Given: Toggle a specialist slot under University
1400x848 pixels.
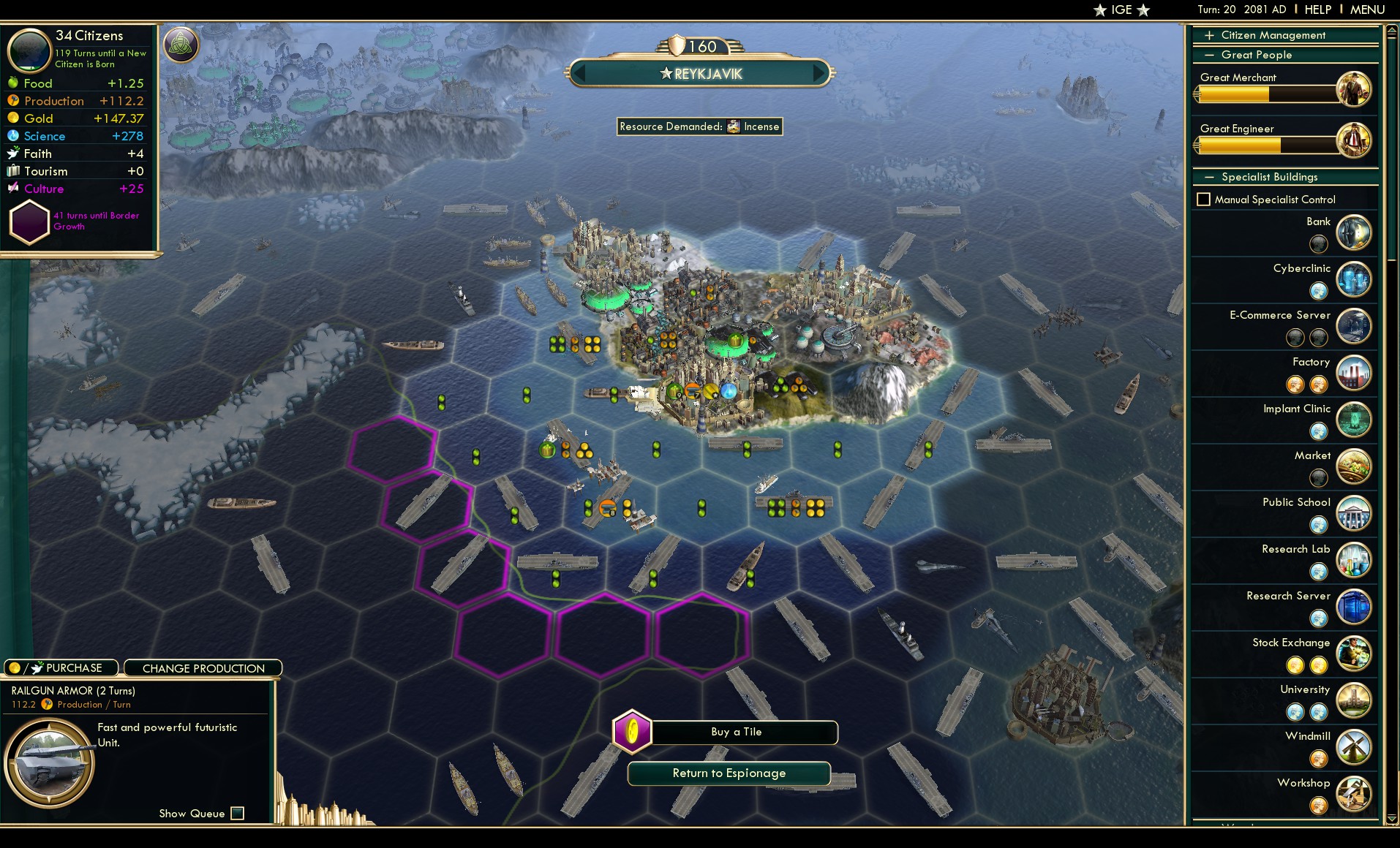Looking at the screenshot, I should (1296, 712).
